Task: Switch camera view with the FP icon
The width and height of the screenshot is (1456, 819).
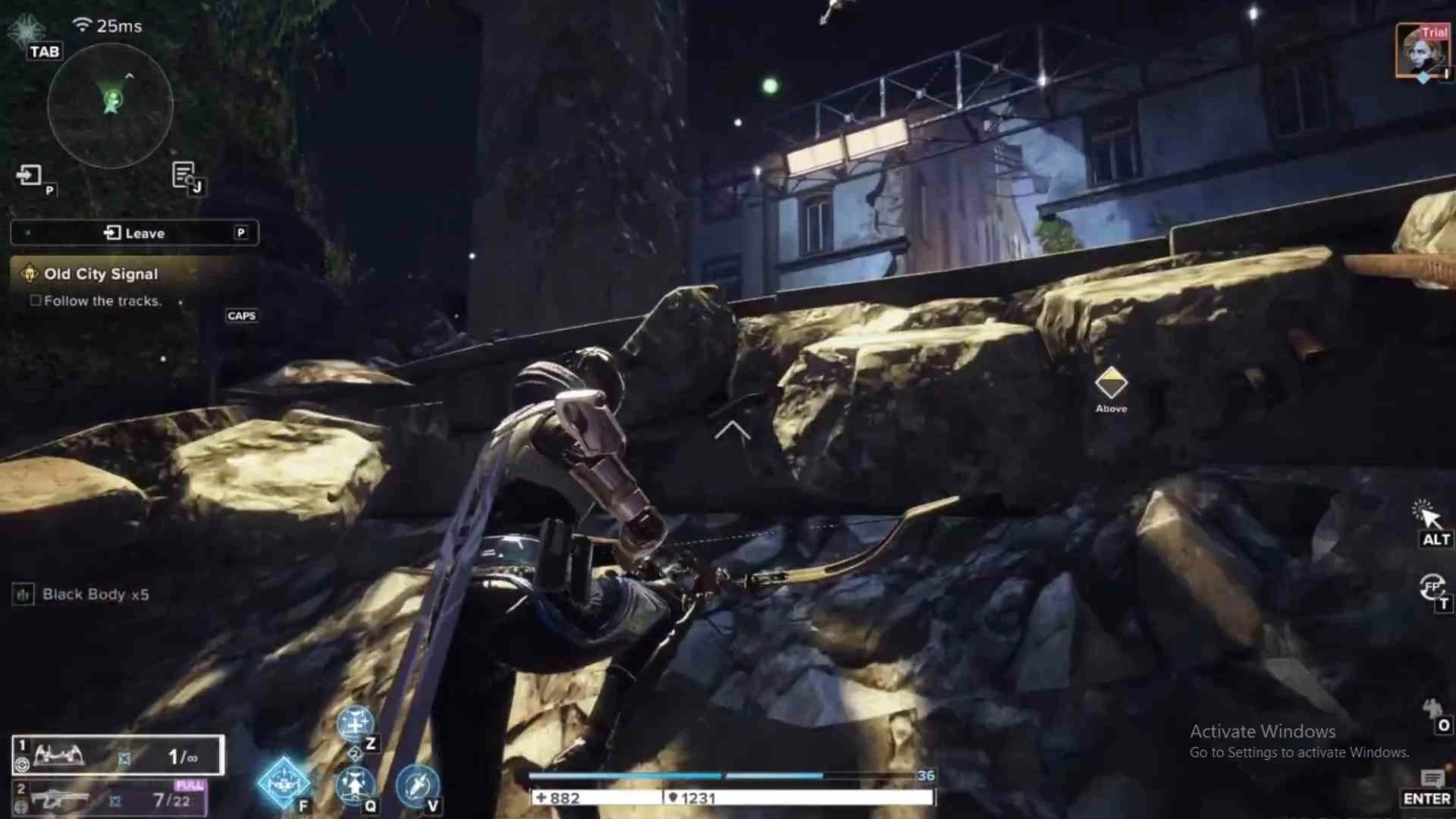Action: coord(1432,586)
